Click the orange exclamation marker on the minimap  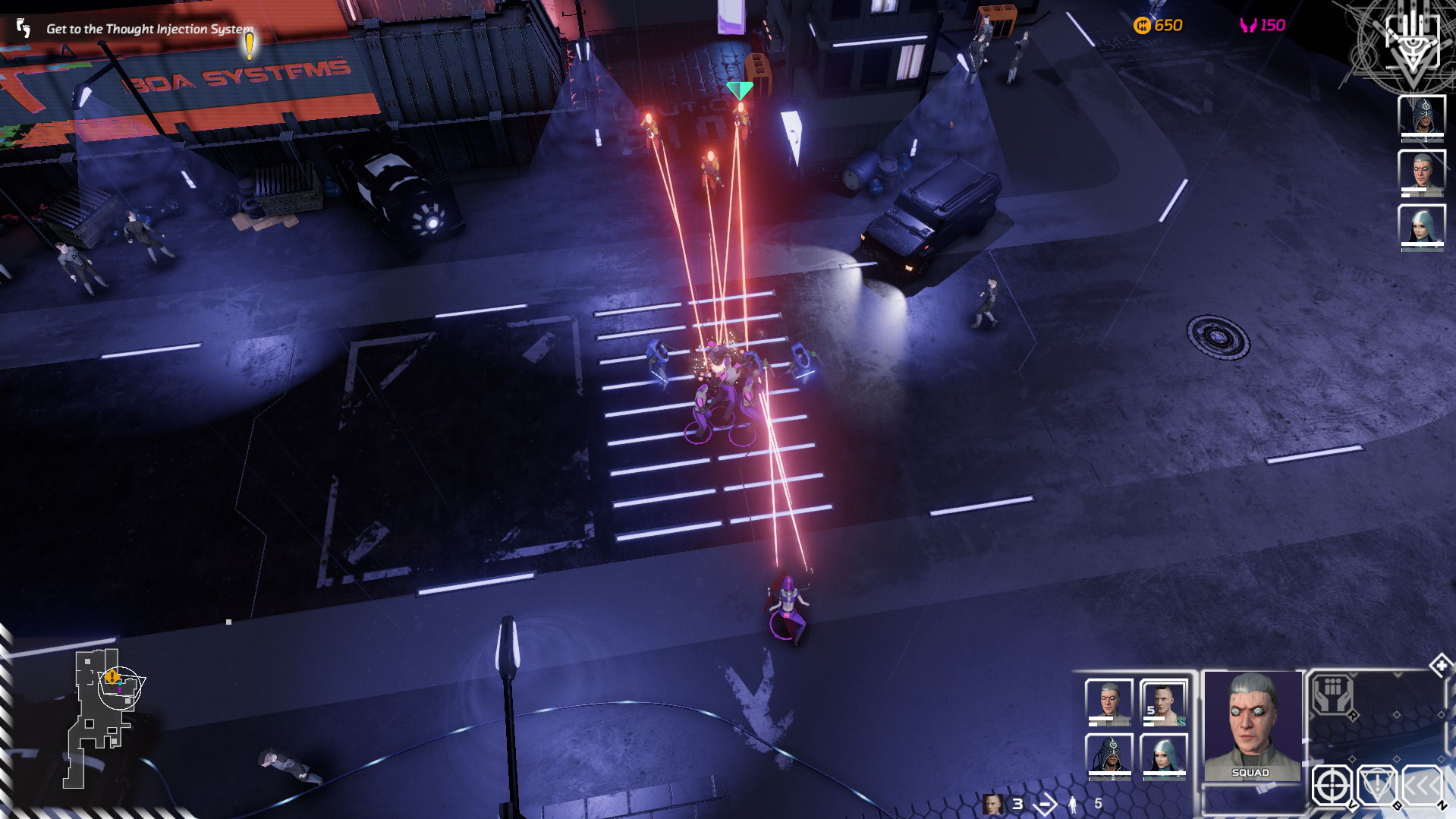[112, 676]
